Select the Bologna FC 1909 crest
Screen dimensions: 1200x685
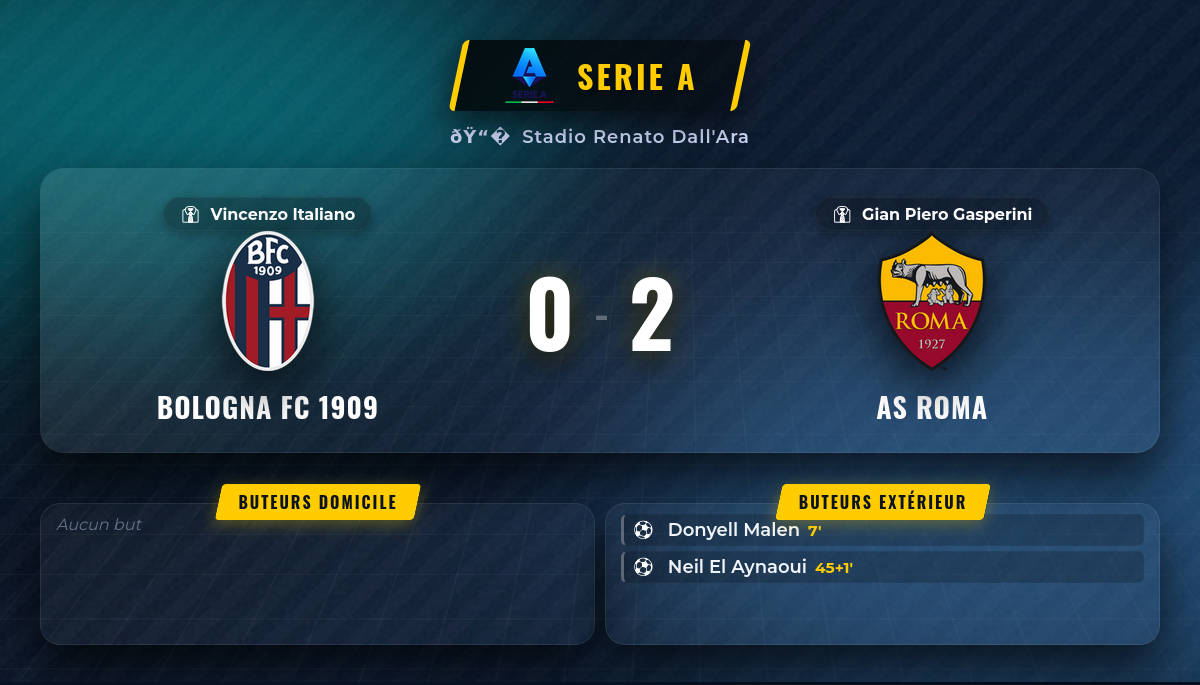tap(268, 301)
